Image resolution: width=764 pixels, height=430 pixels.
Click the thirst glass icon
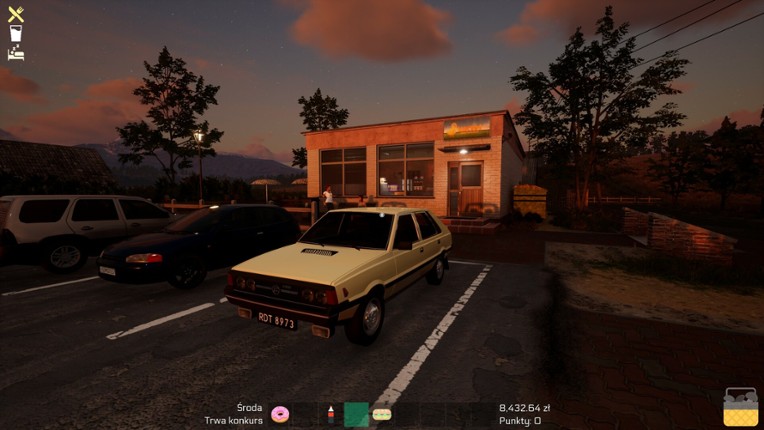[16, 33]
